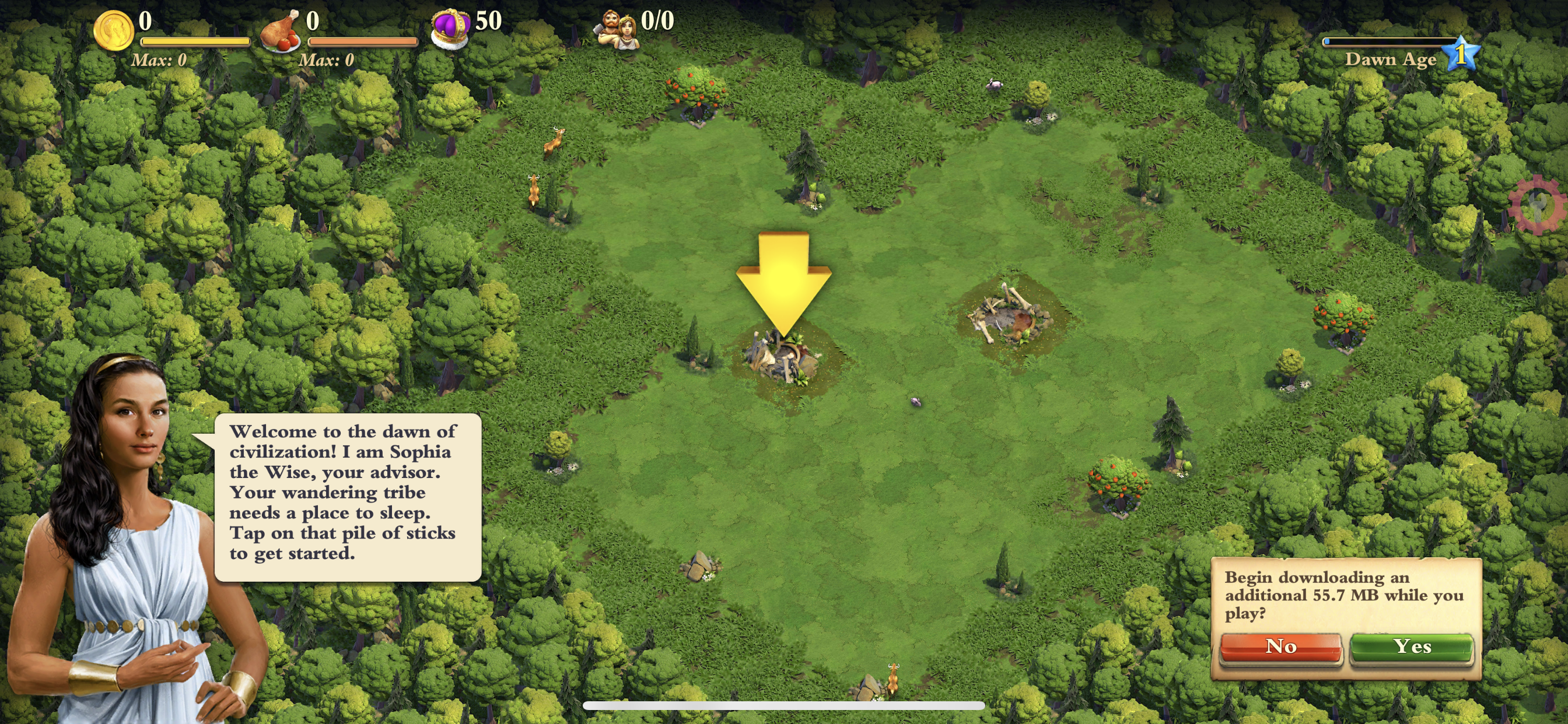
Task: Tap the food drumstick resource icon
Action: [x=280, y=30]
